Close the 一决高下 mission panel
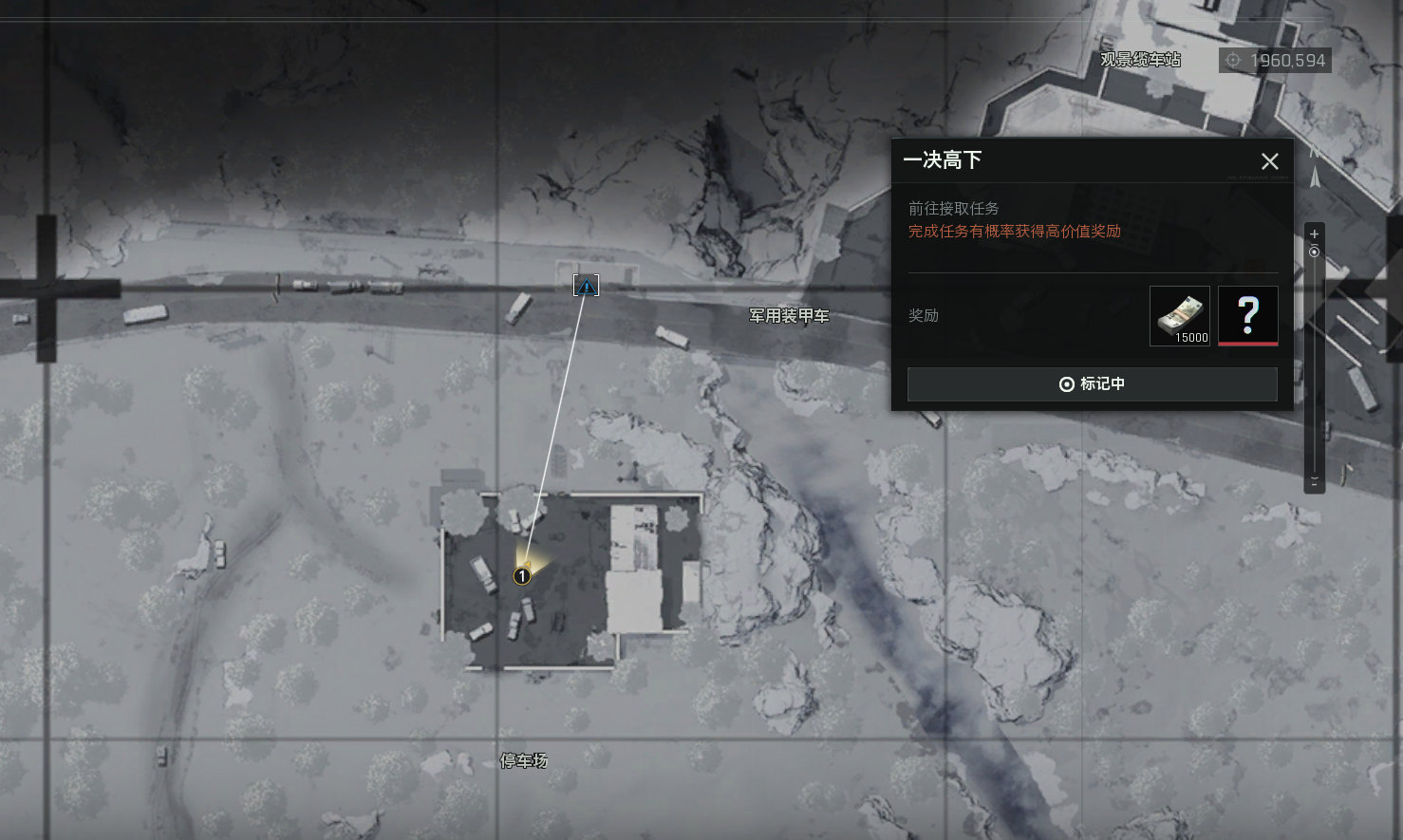The height and width of the screenshot is (840, 1403). (1269, 161)
